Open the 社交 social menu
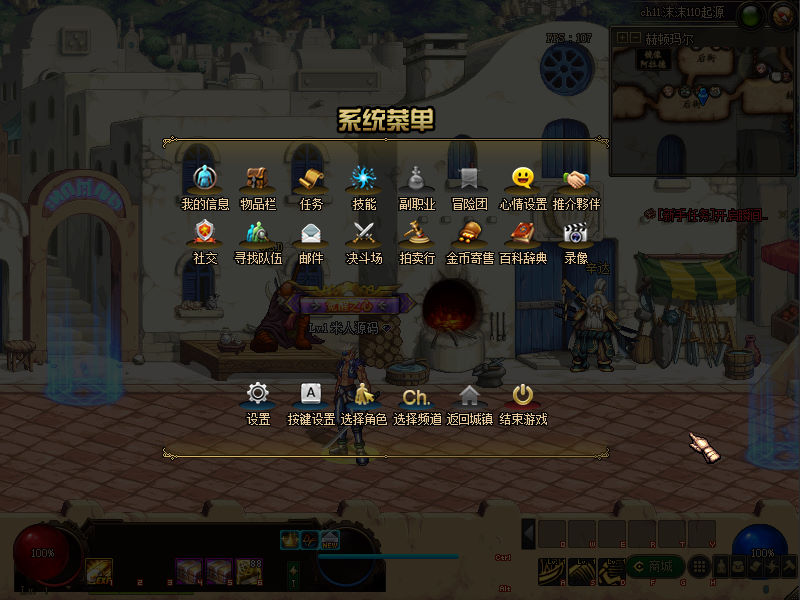Image resolution: width=800 pixels, height=600 pixels. tap(205, 234)
